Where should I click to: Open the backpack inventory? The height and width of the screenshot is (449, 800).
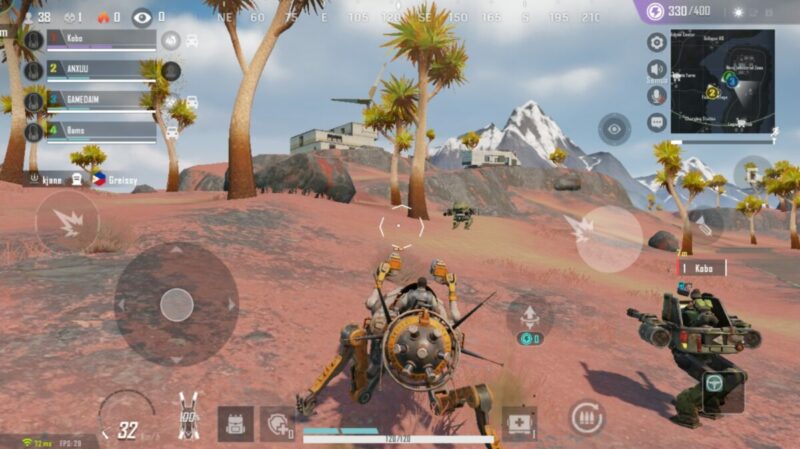[x=235, y=423]
